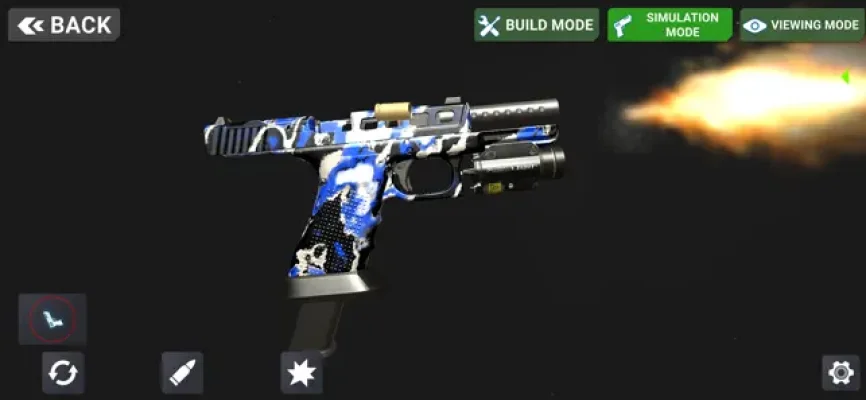The height and width of the screenshot is (400, 866).
Task: Click the circular arrows reload icon
Action: coord(62,373)
